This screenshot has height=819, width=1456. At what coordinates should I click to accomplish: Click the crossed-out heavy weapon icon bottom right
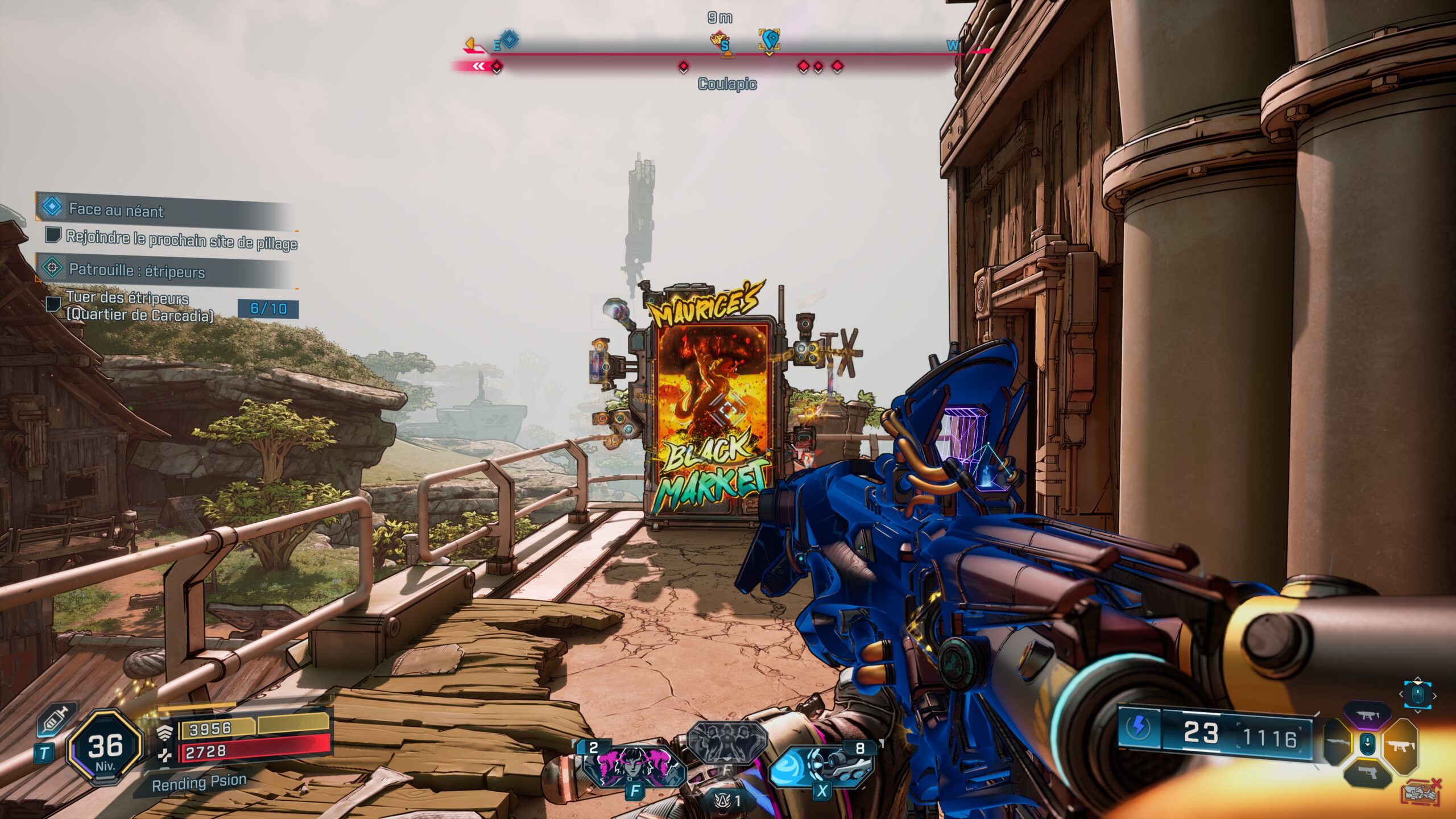[1421, 793]
